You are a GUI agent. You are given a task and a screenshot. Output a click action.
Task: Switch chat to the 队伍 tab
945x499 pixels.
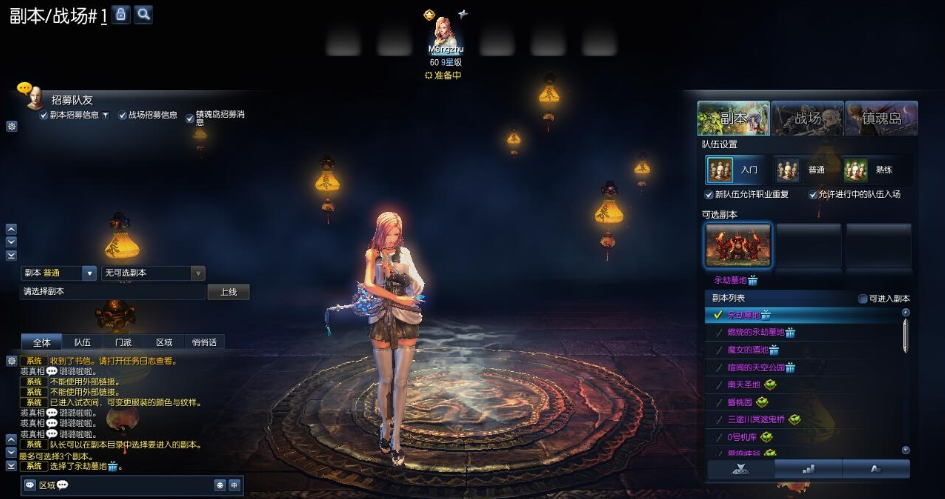pos(82,342)
